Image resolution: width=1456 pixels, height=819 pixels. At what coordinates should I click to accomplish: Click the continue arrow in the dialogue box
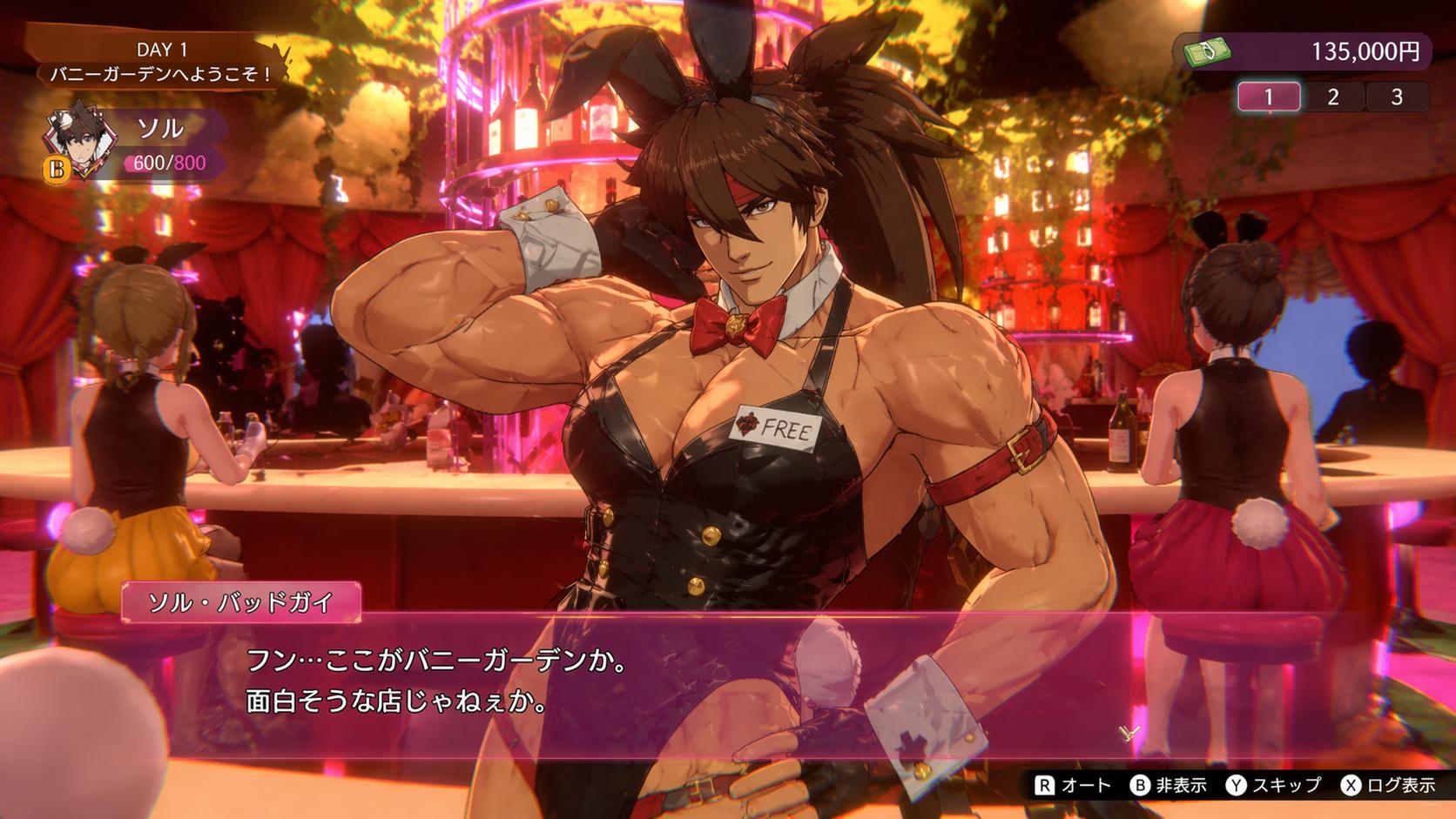(x=1129, y=733)
